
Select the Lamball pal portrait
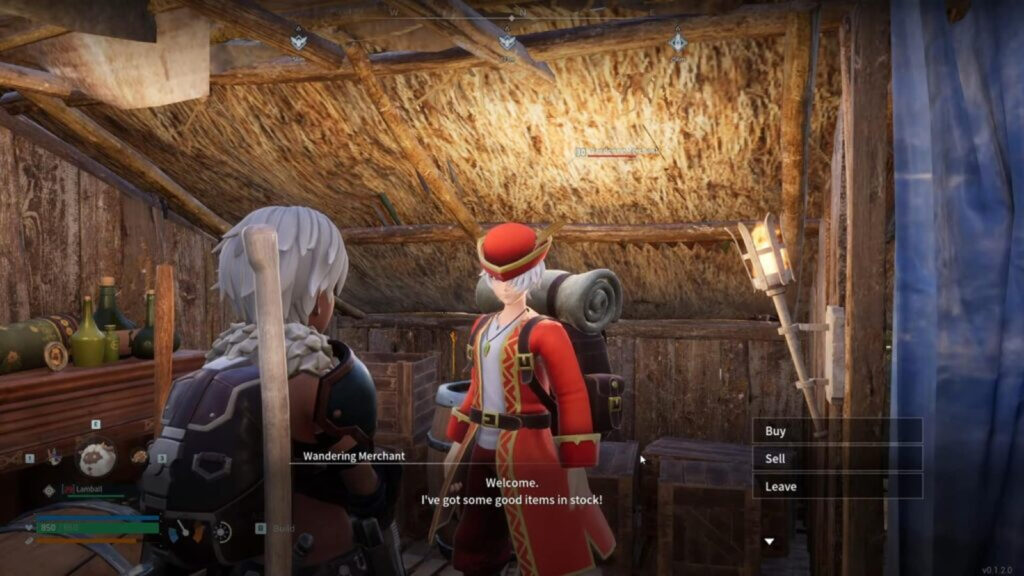(x=97, y=457)
